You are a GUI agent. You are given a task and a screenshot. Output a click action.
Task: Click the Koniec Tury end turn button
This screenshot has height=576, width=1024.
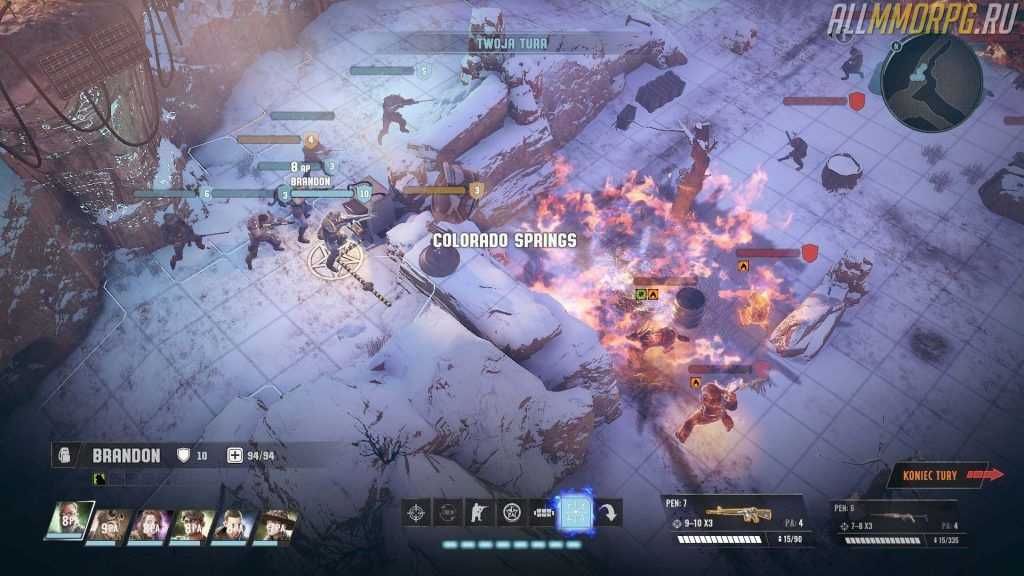[x=943, y=475]
